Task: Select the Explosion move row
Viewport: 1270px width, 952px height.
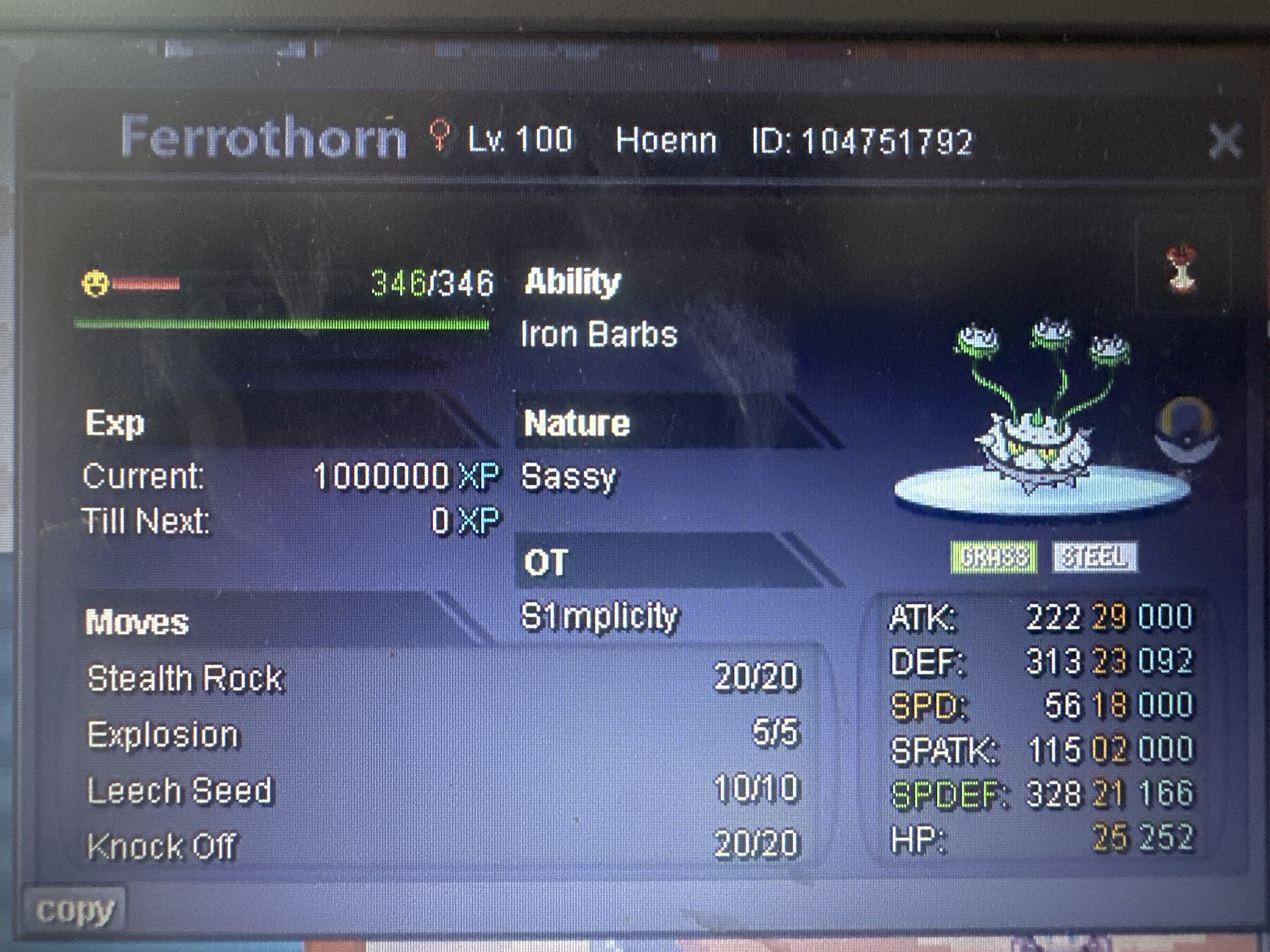Action: 163,734
